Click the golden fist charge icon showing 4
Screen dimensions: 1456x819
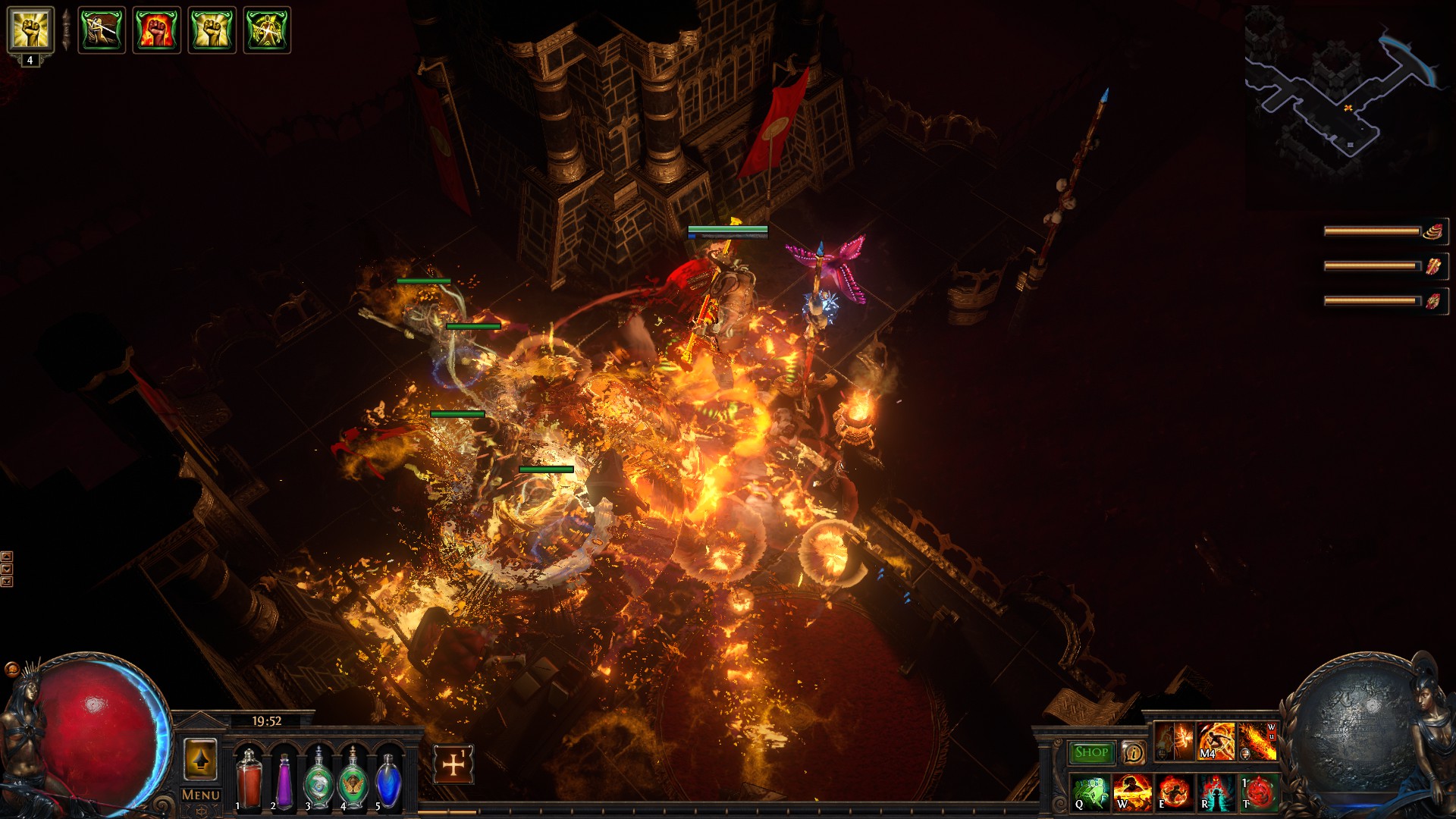(30, 30)
